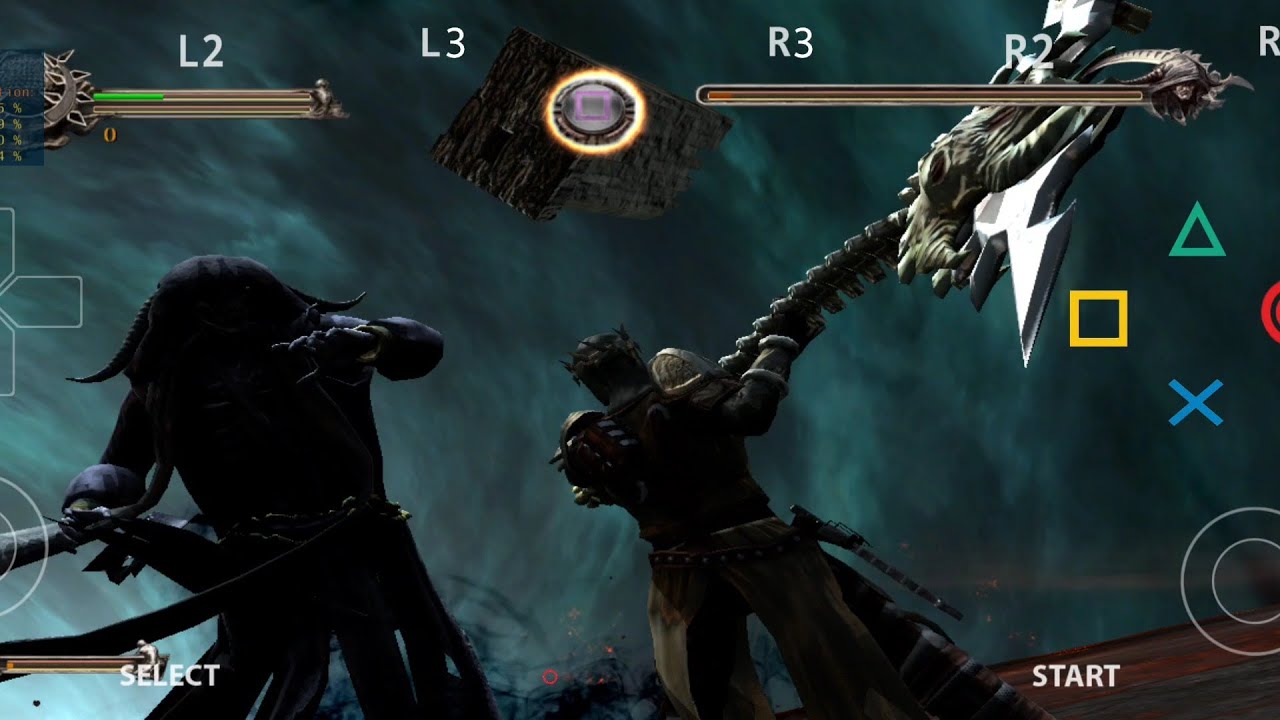The image size is (1280, 720).
Task: Tap the R3 overlay button
Action: click(x=790, y=43)
